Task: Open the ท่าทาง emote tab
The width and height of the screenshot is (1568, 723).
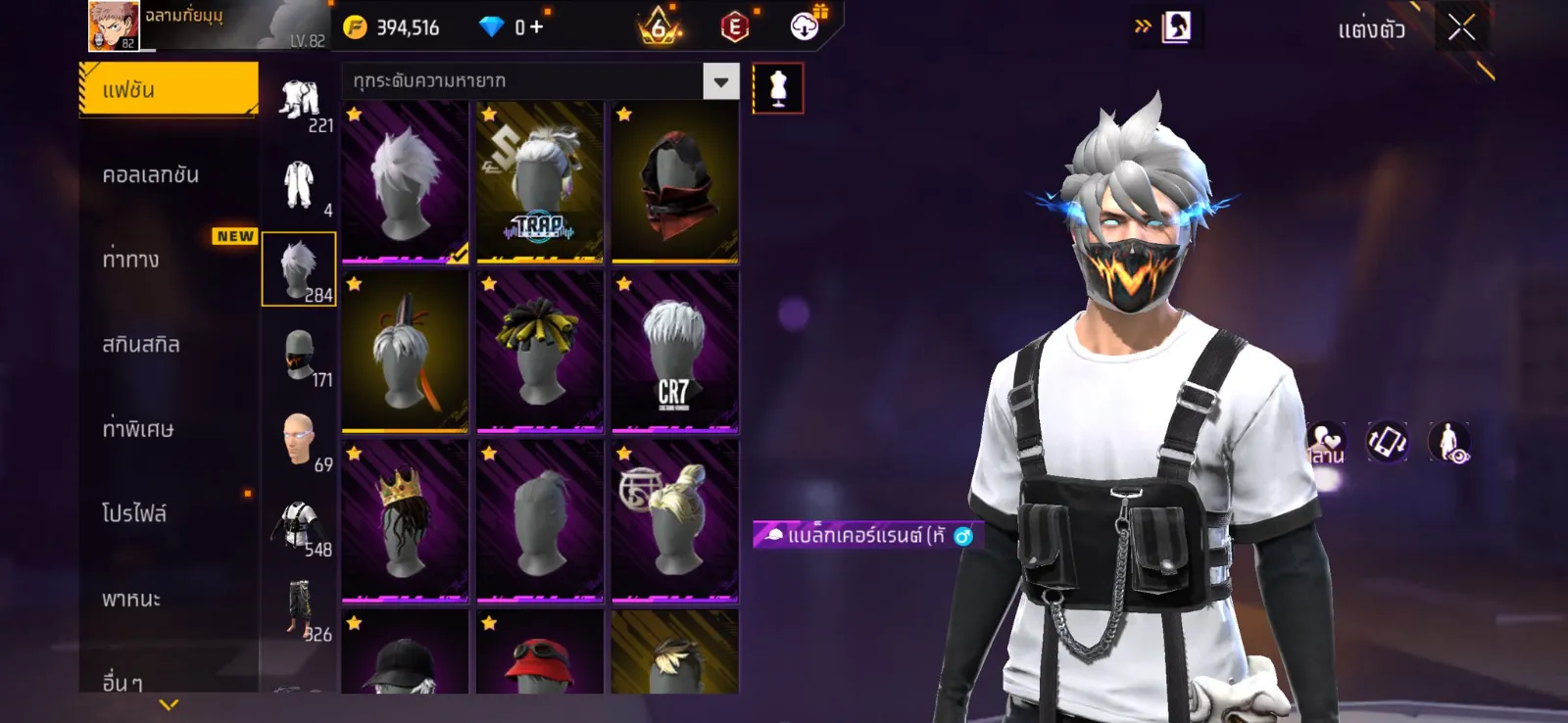Action: [x=131, y=260]
